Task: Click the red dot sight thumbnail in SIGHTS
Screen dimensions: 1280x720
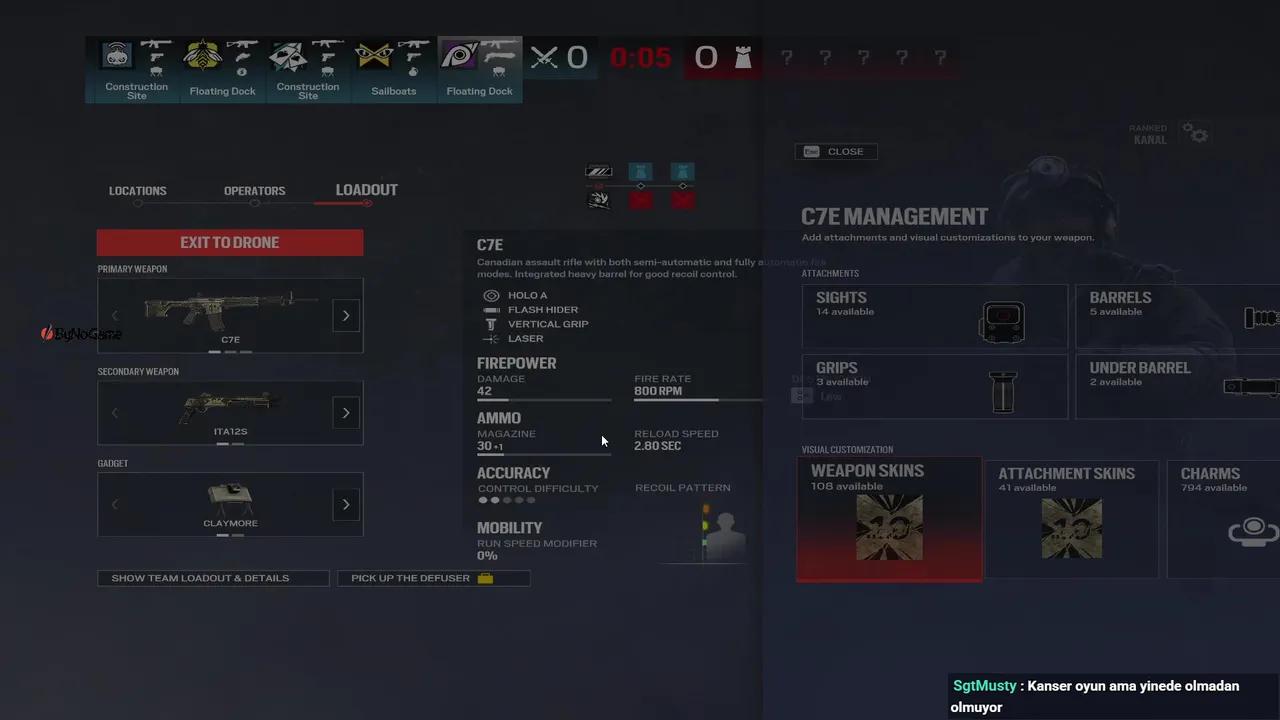Action: pos(1002,321)
